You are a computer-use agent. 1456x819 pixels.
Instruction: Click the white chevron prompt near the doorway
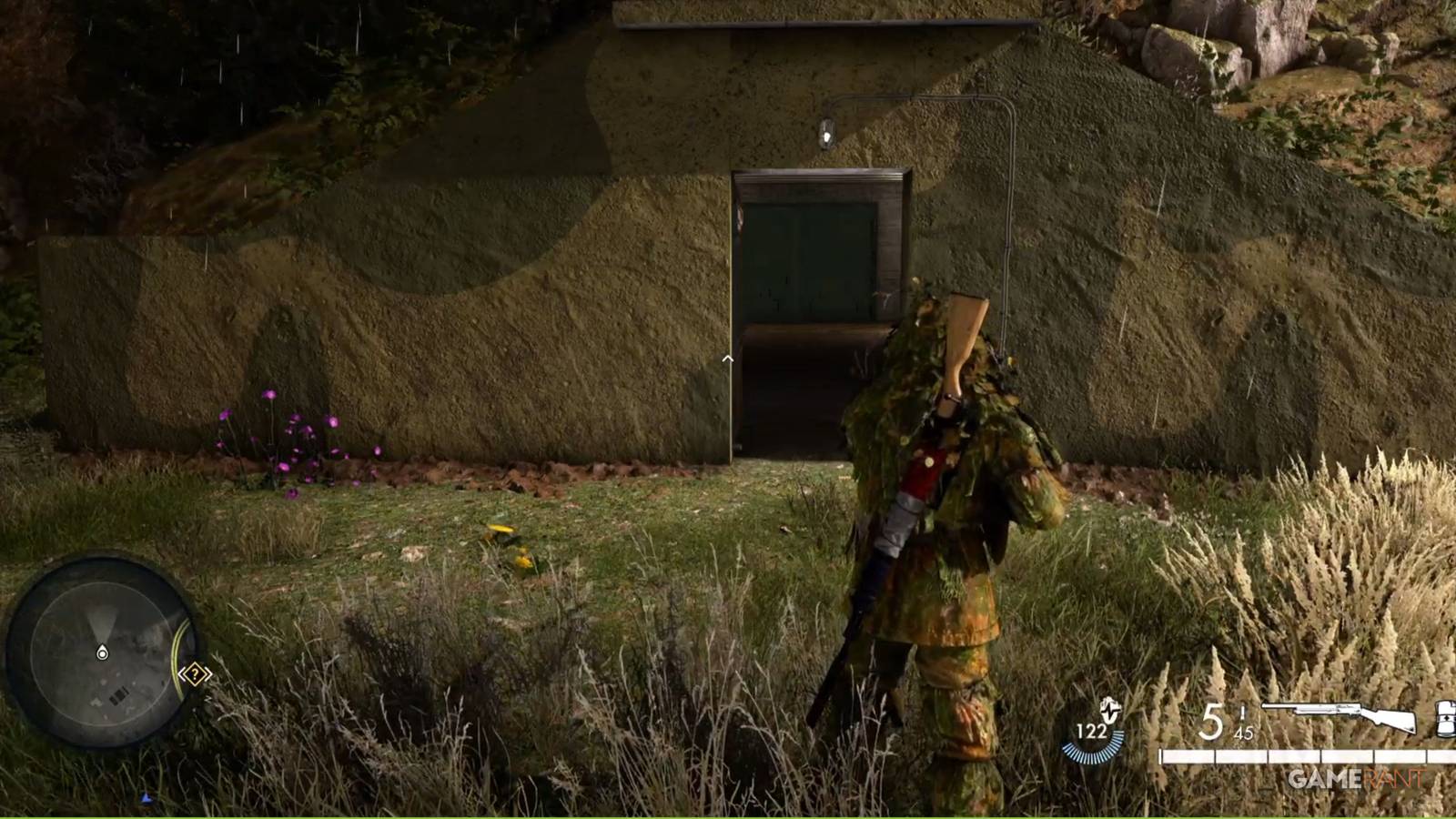[x=726, y=359]
